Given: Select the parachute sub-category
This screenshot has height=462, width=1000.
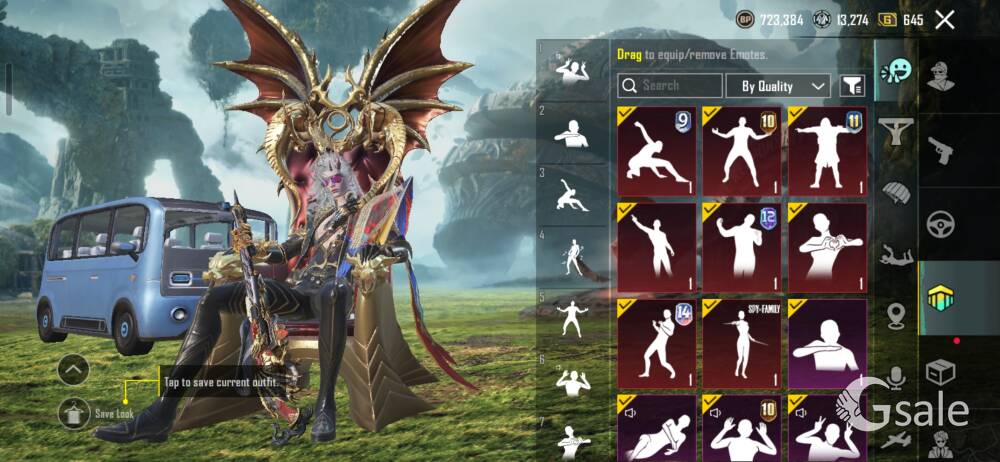Looking at the screenshot, I should point(896,191).
